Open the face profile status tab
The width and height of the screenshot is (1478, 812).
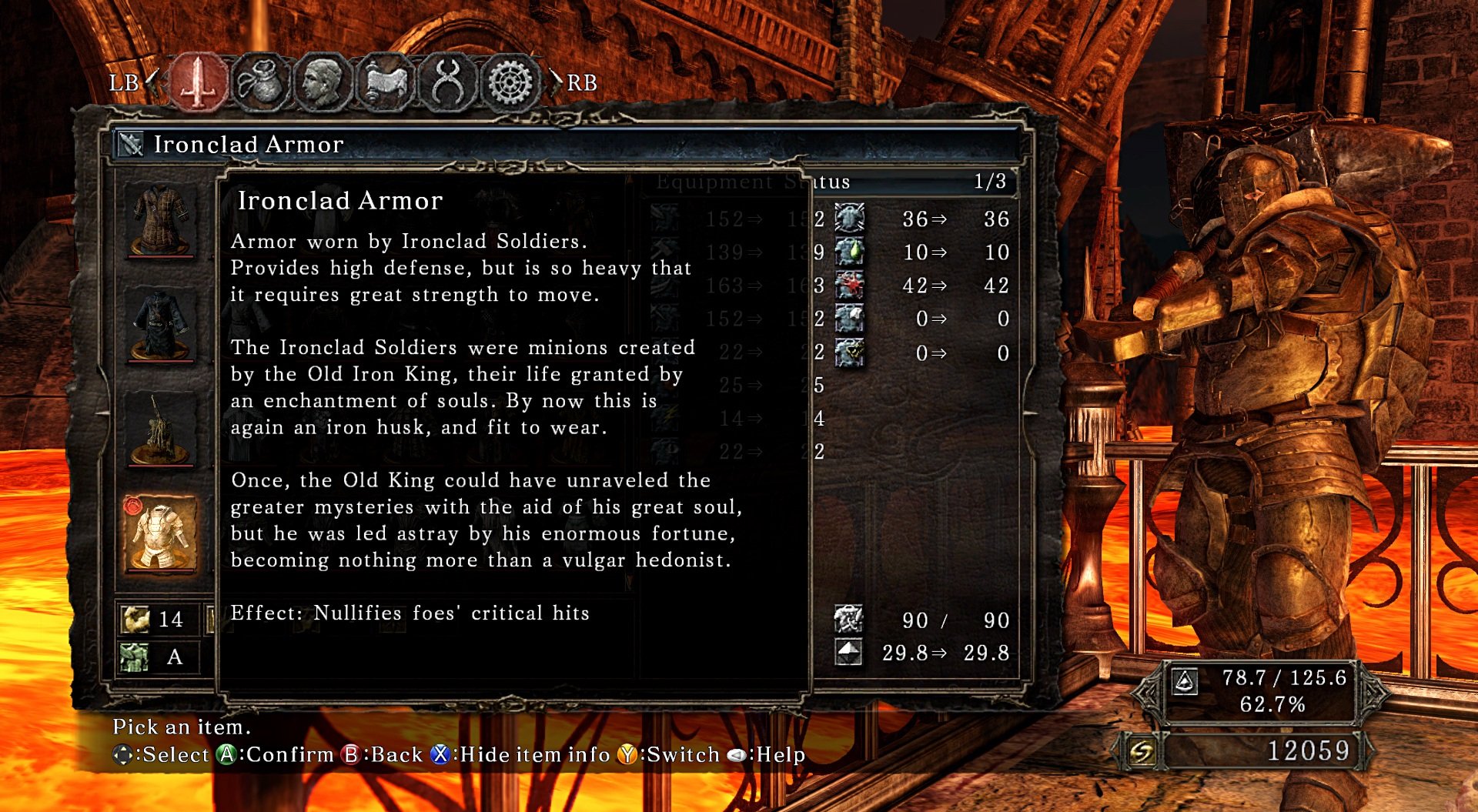tap(323, 82)
